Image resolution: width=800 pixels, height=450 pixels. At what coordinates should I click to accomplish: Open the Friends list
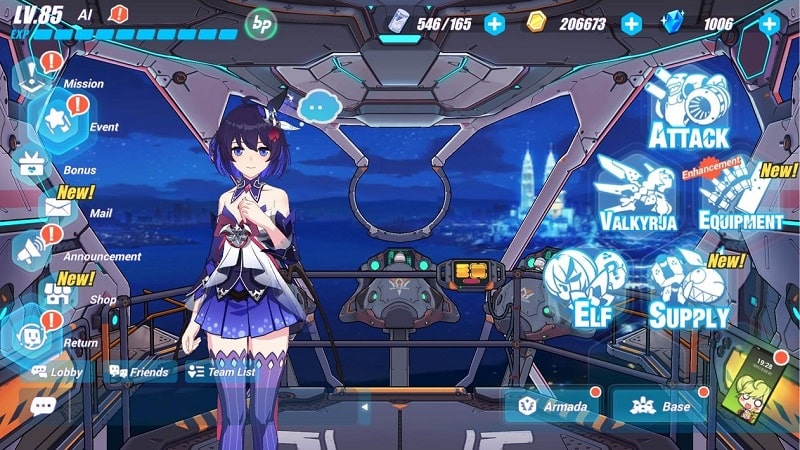[x=138, y=372]
